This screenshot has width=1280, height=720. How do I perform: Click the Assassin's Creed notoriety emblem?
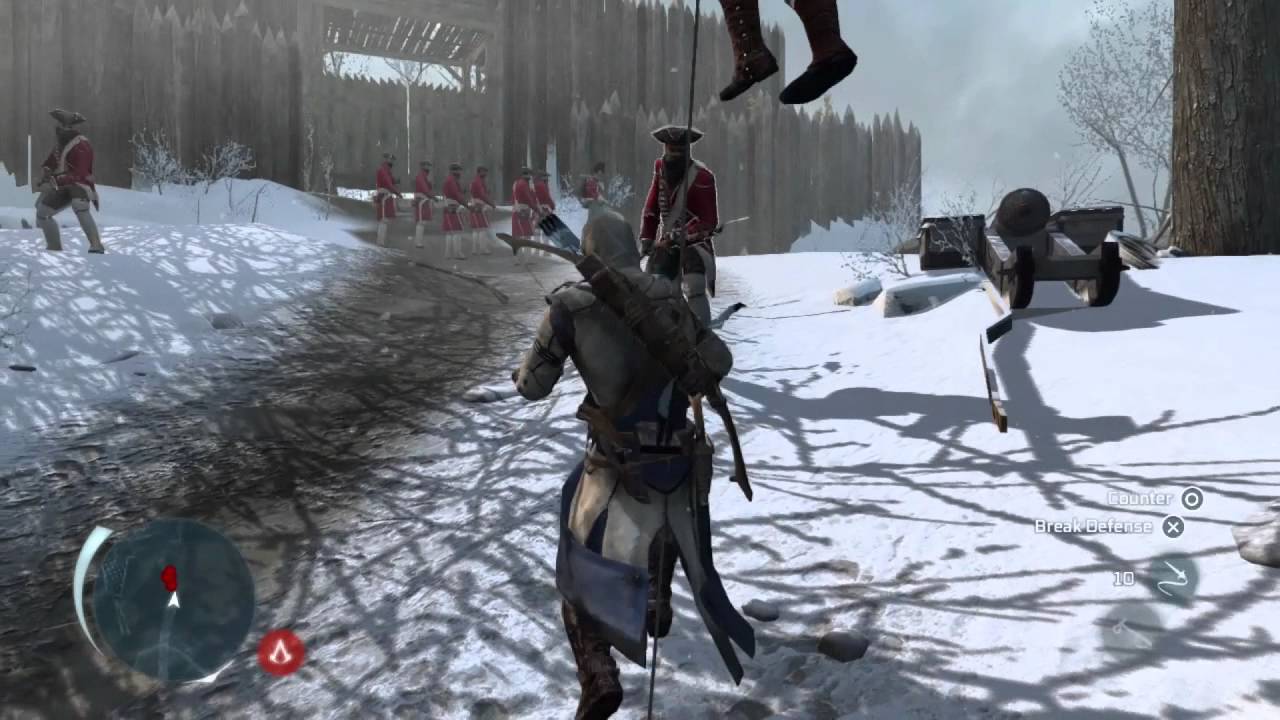[280, 653]
